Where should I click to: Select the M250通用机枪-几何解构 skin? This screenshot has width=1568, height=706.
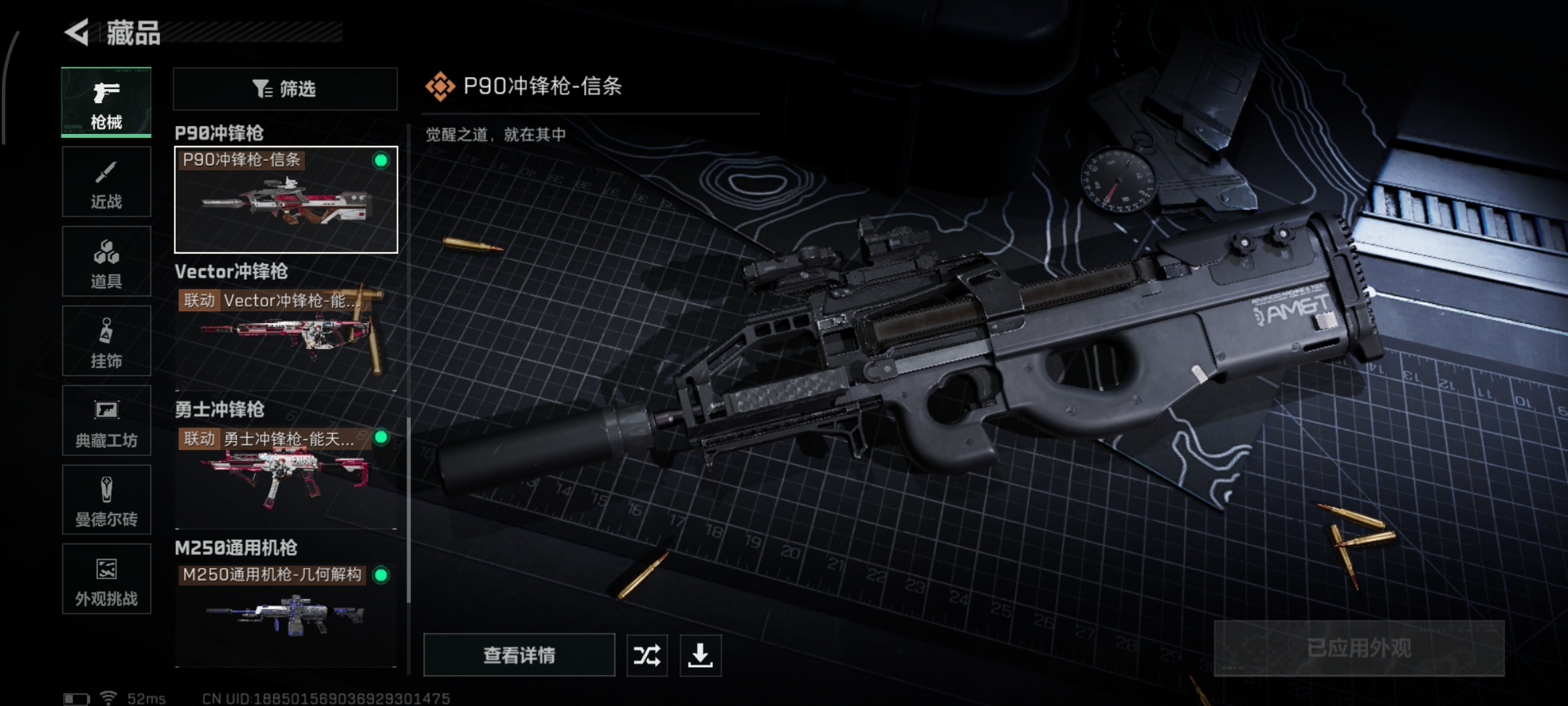point(286,614)
